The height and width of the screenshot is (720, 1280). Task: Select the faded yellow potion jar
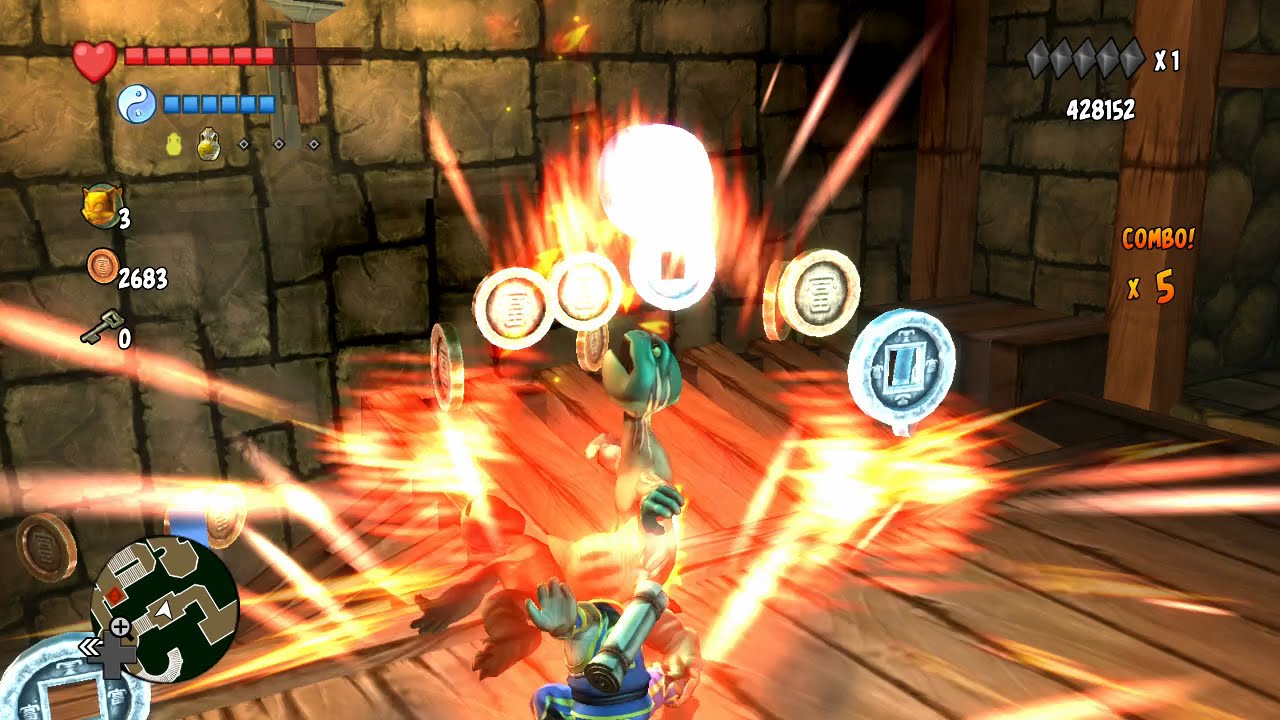[174, 145]
